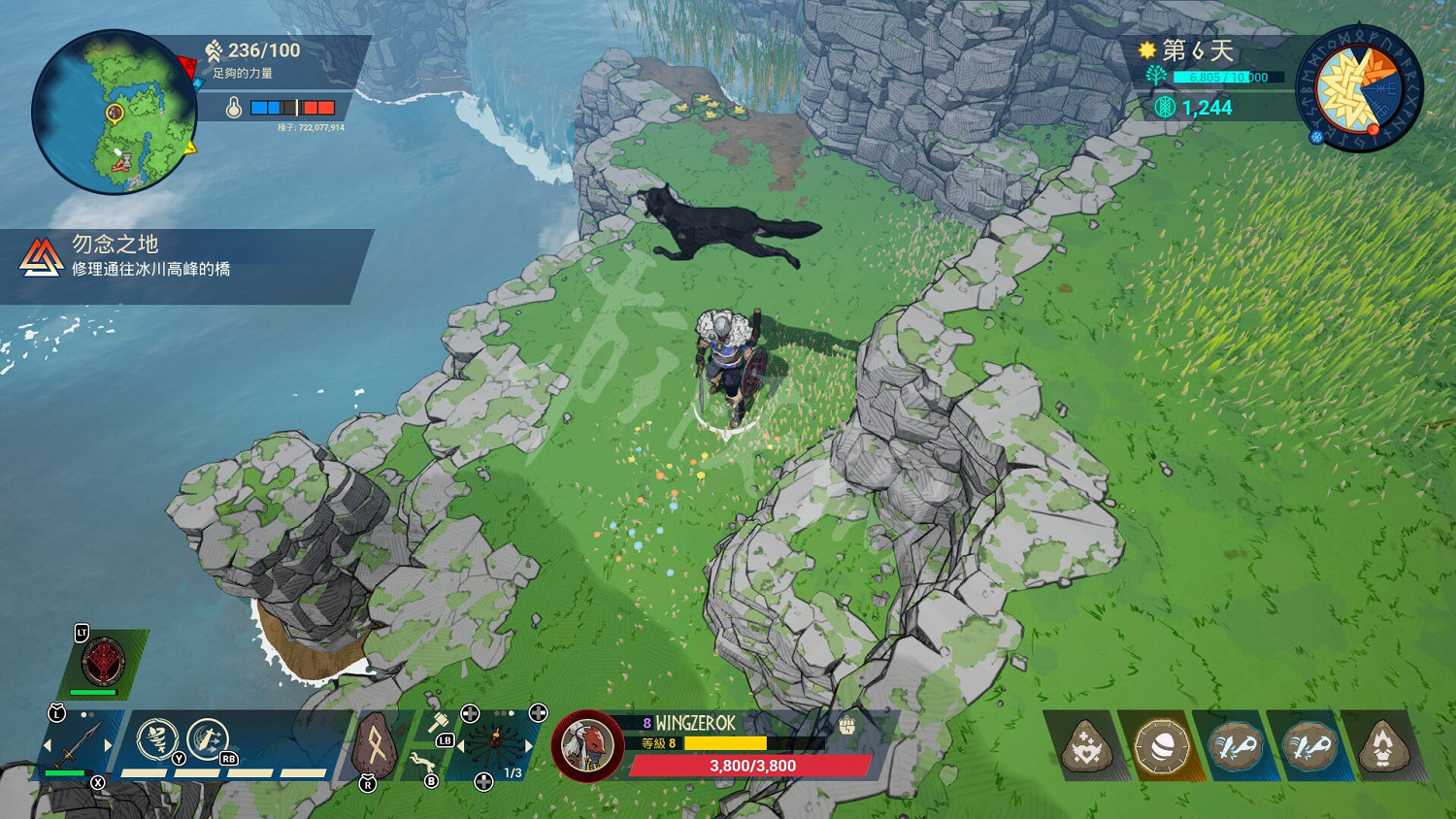The image size is (1456, 819).
Task: Open the circular island minimap
Action: coord(115,112)
